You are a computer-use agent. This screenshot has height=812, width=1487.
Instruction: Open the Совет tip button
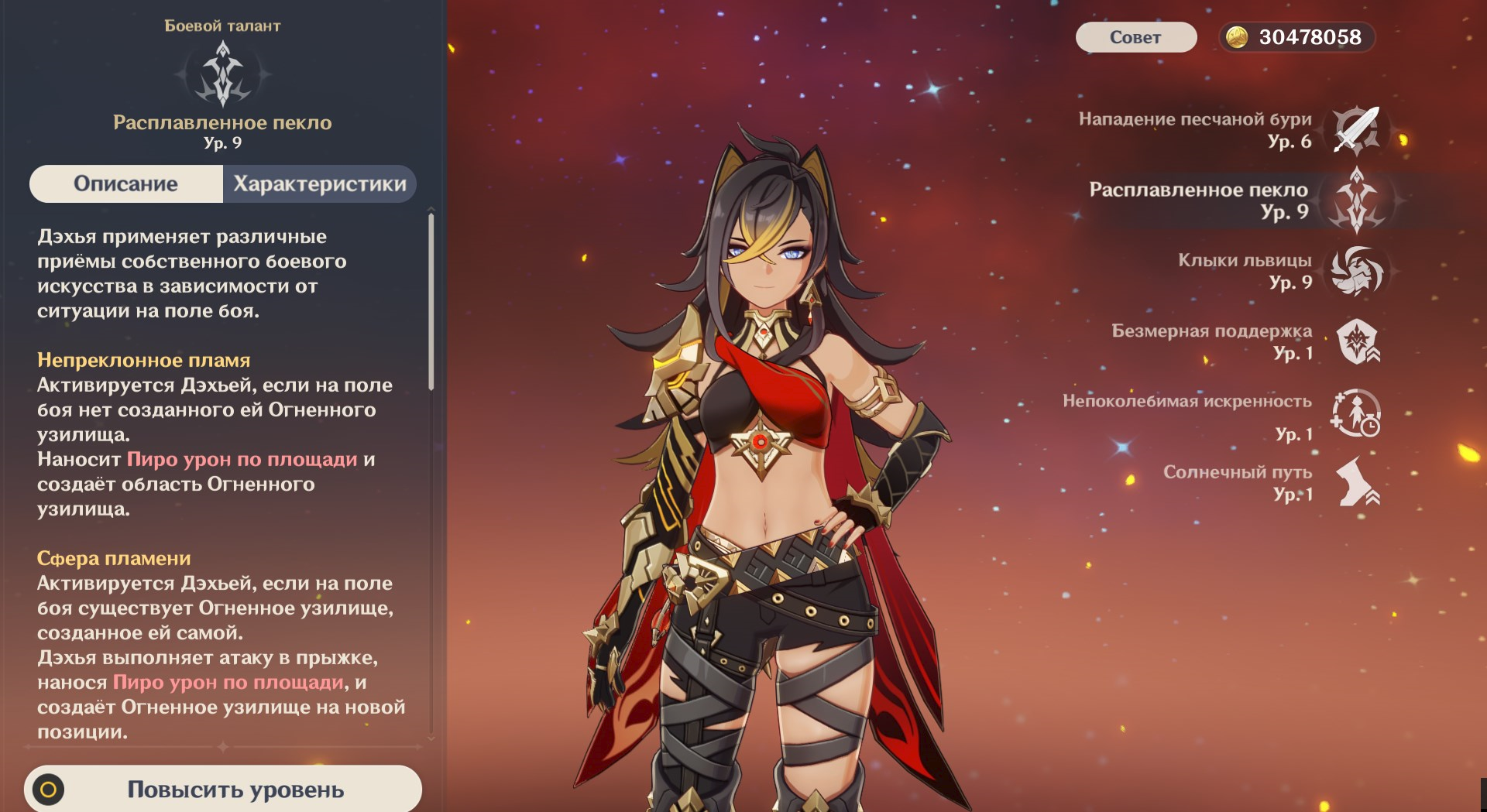point(1135,37)
